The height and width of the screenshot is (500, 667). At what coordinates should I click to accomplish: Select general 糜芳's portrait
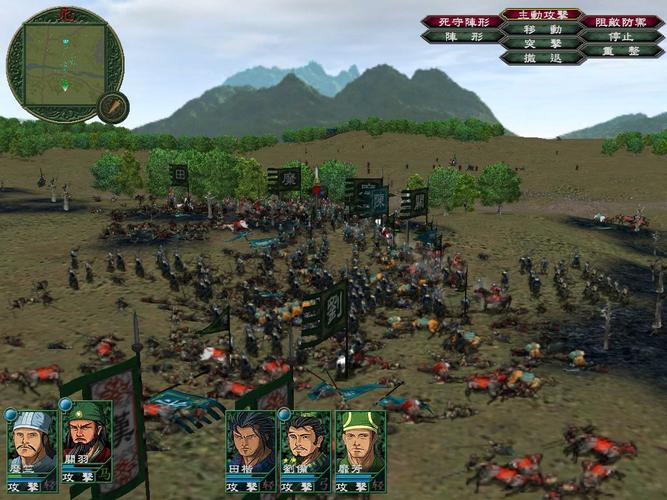pos(360,442)
